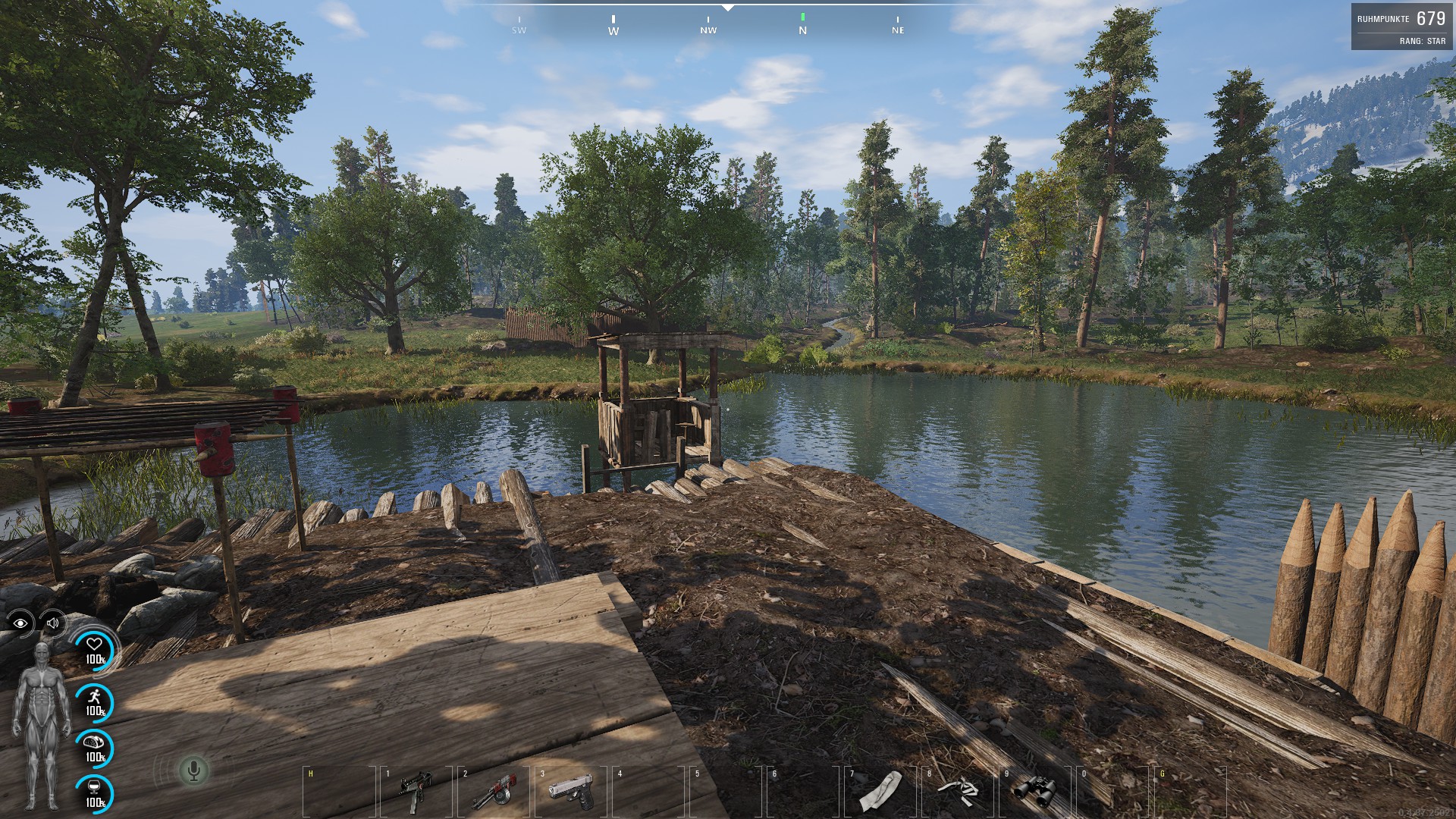Image resolution: width=1456 pixels, height=819 pixels.
Task: Choose the pistol in hotbar slot 3
Action: coord(571,790)
